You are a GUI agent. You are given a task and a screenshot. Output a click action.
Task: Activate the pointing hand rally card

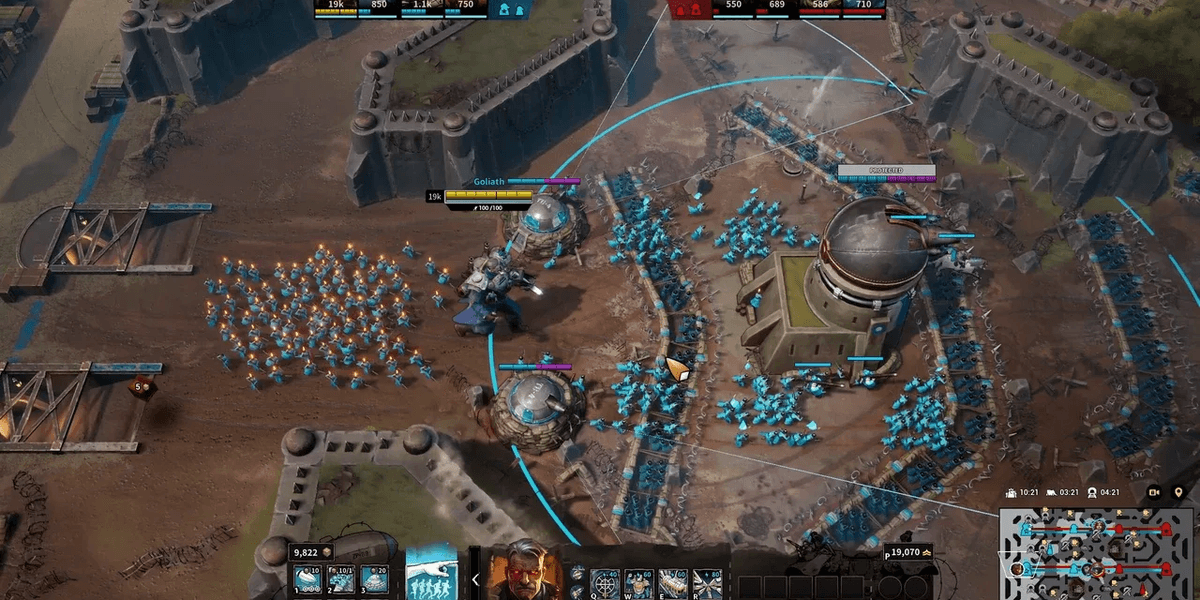coord(432,573)
